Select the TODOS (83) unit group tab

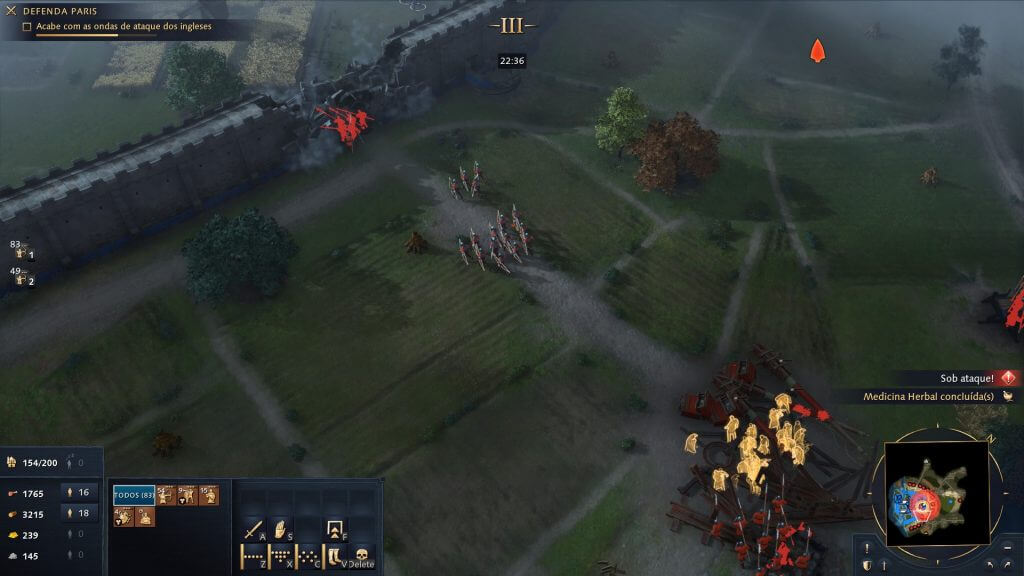133,495
